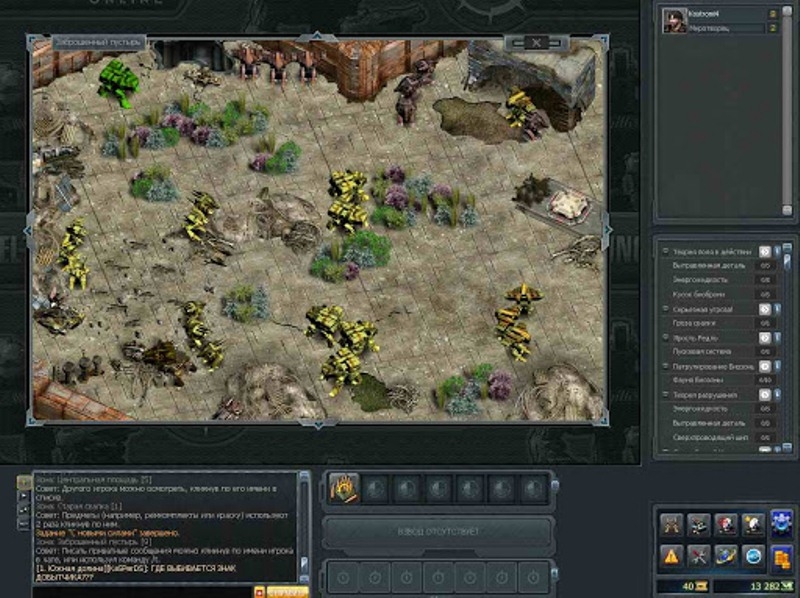
Task: Click the yellow warning triangle icon
Action: [x=670, y=554]
